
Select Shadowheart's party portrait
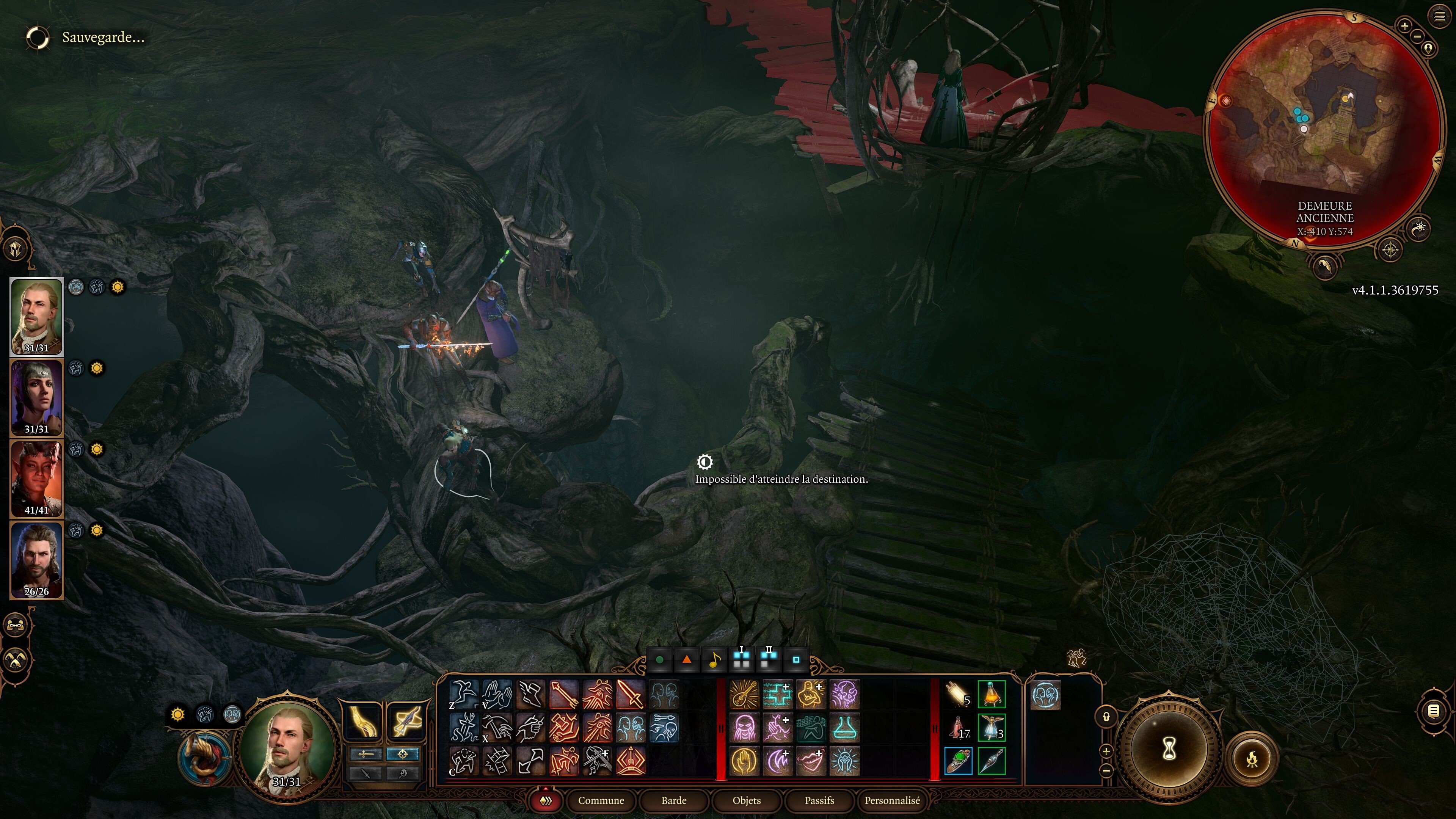tap(37, 397)
